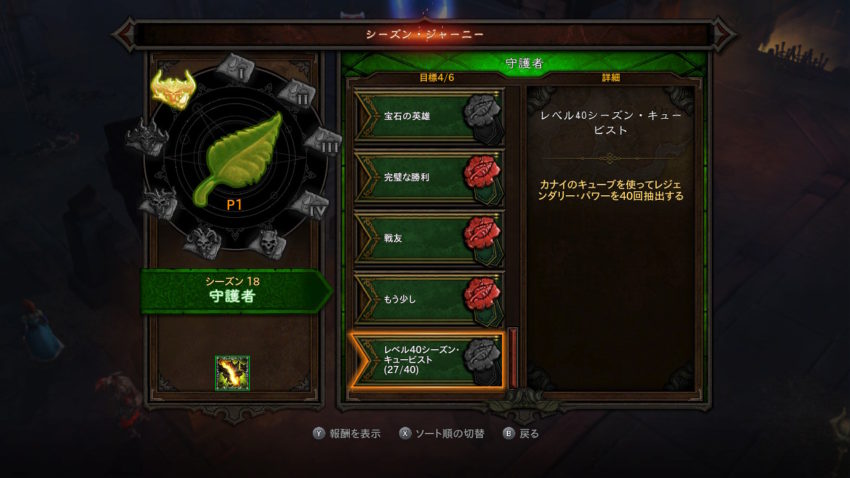Click the objective list scrollbar

click(x=514, y=356)
